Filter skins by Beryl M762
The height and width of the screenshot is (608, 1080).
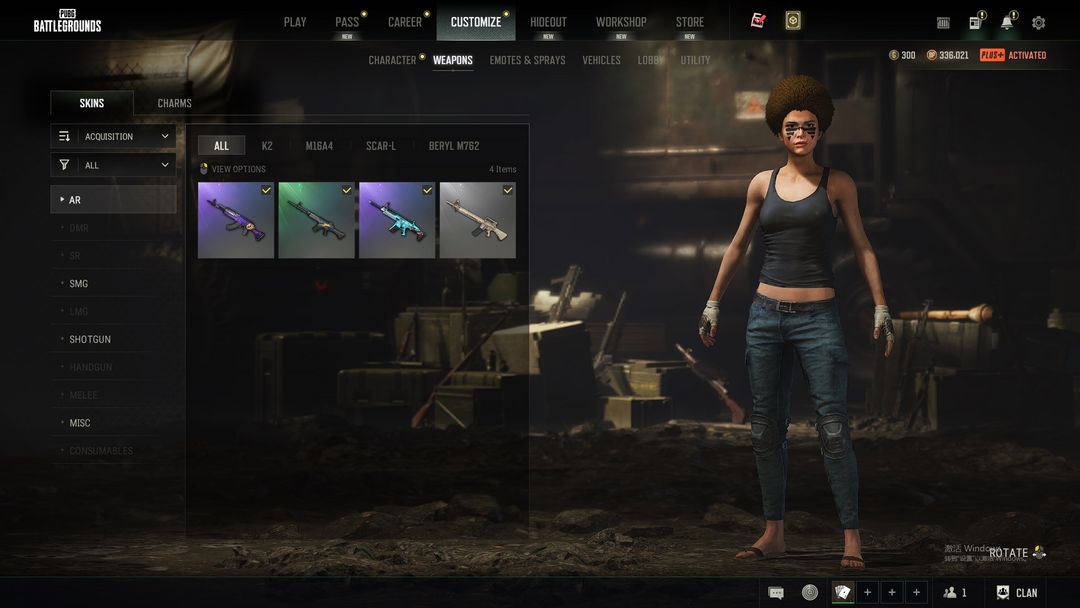click(x=454, y=146)
